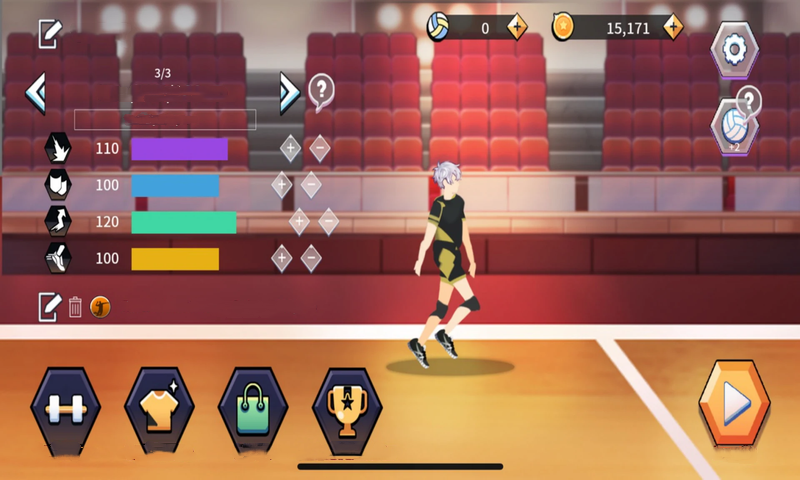The width and height of the screenshot is (800, 480).
Task: Claim the +2 volleyball bonus
Action: pyautogui.click(x=734, y=129)
